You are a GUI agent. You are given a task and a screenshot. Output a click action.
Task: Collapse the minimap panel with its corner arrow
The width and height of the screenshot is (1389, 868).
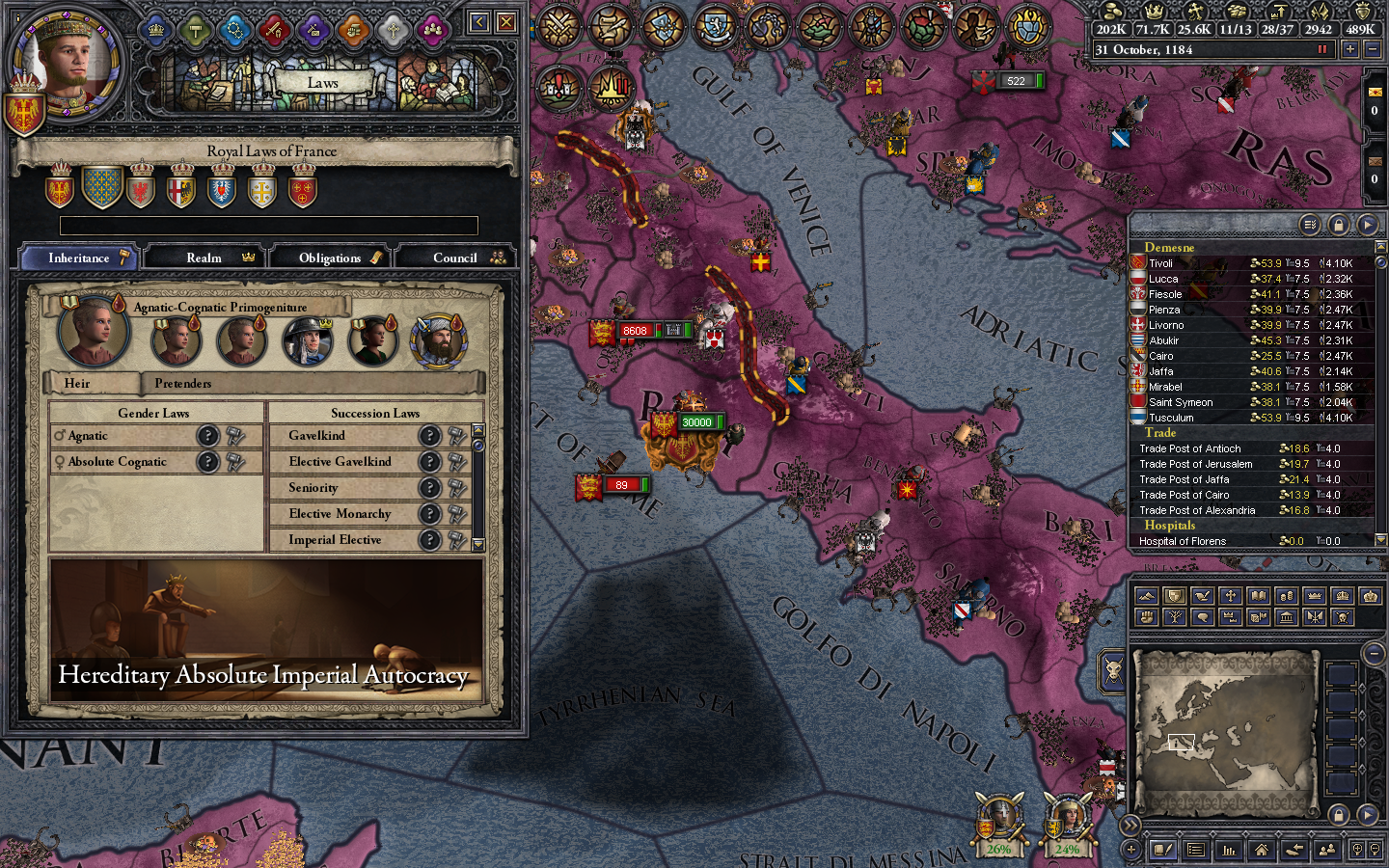click(x=1373, y=654)
